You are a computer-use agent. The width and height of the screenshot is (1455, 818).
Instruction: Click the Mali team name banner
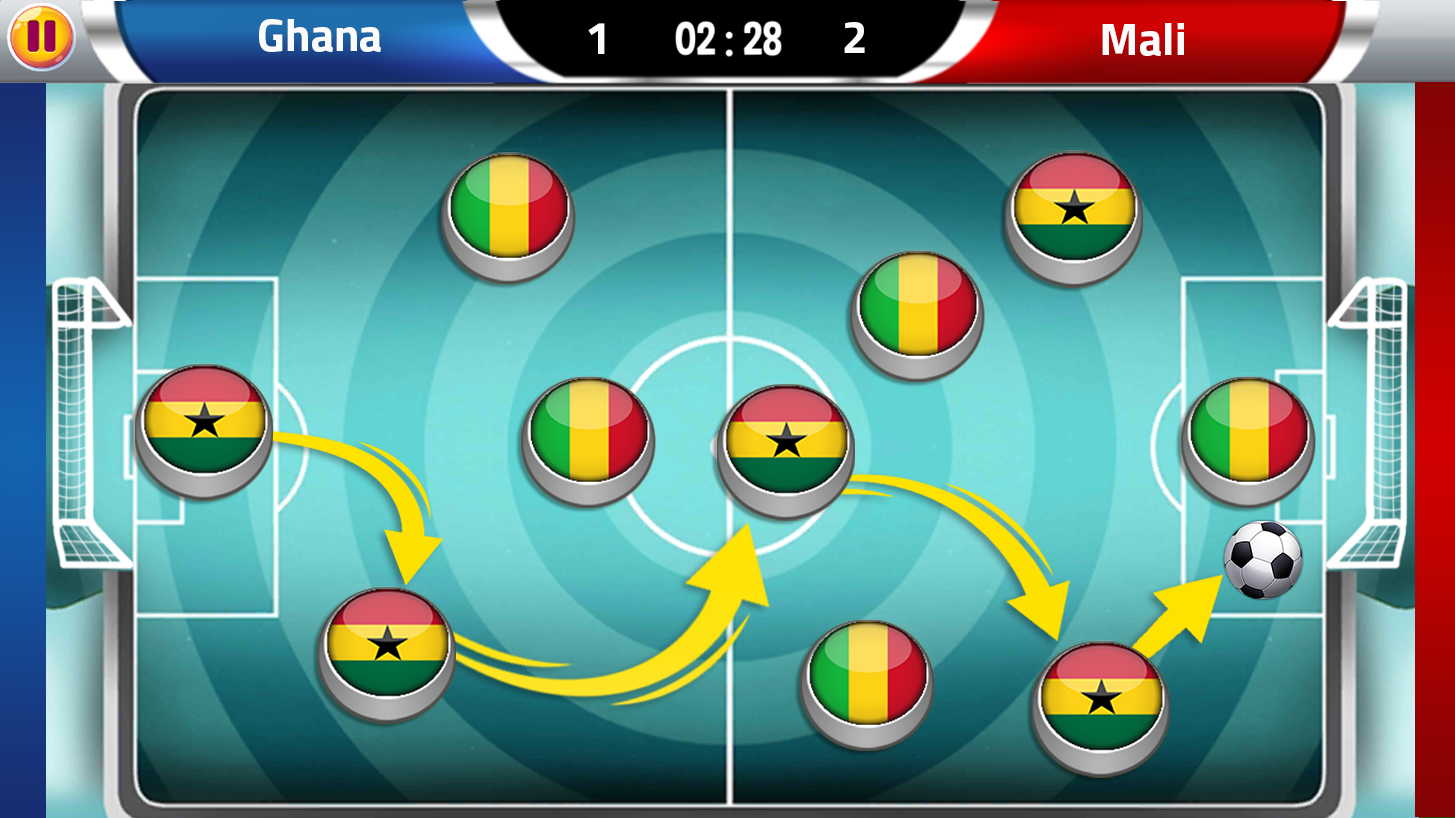point(1141,38)
